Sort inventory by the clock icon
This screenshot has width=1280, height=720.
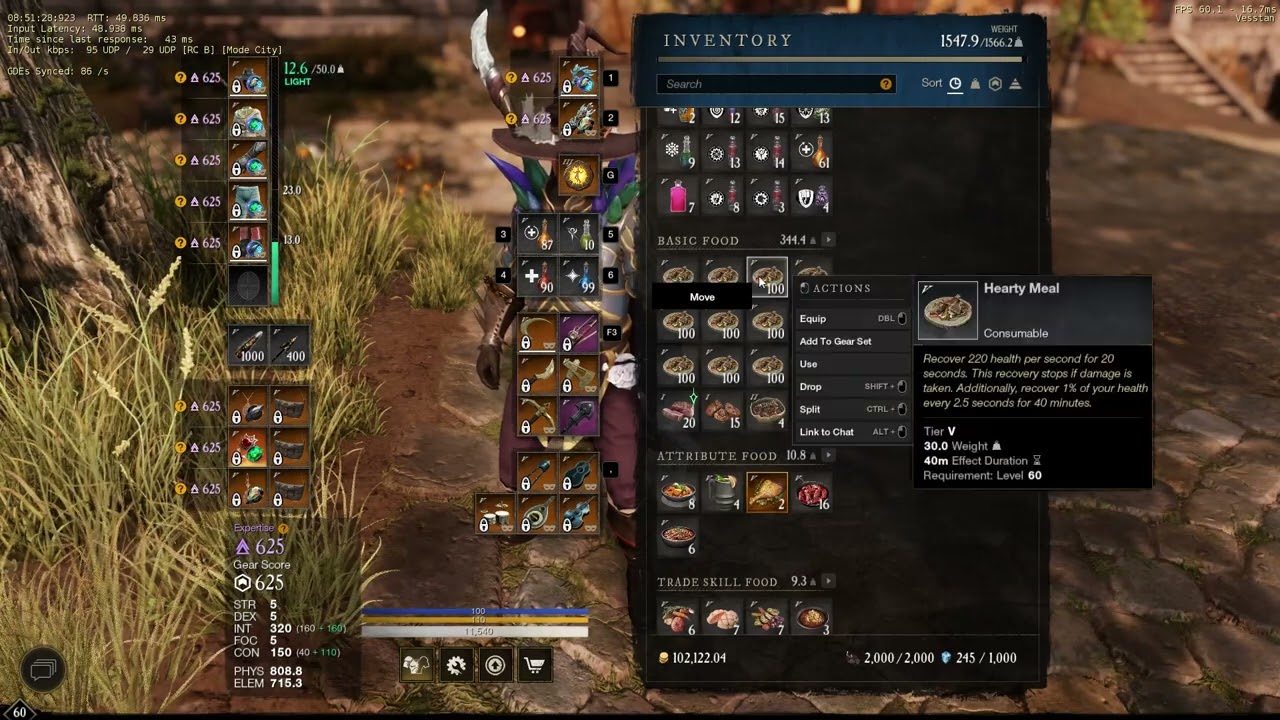tap(955, 84)
